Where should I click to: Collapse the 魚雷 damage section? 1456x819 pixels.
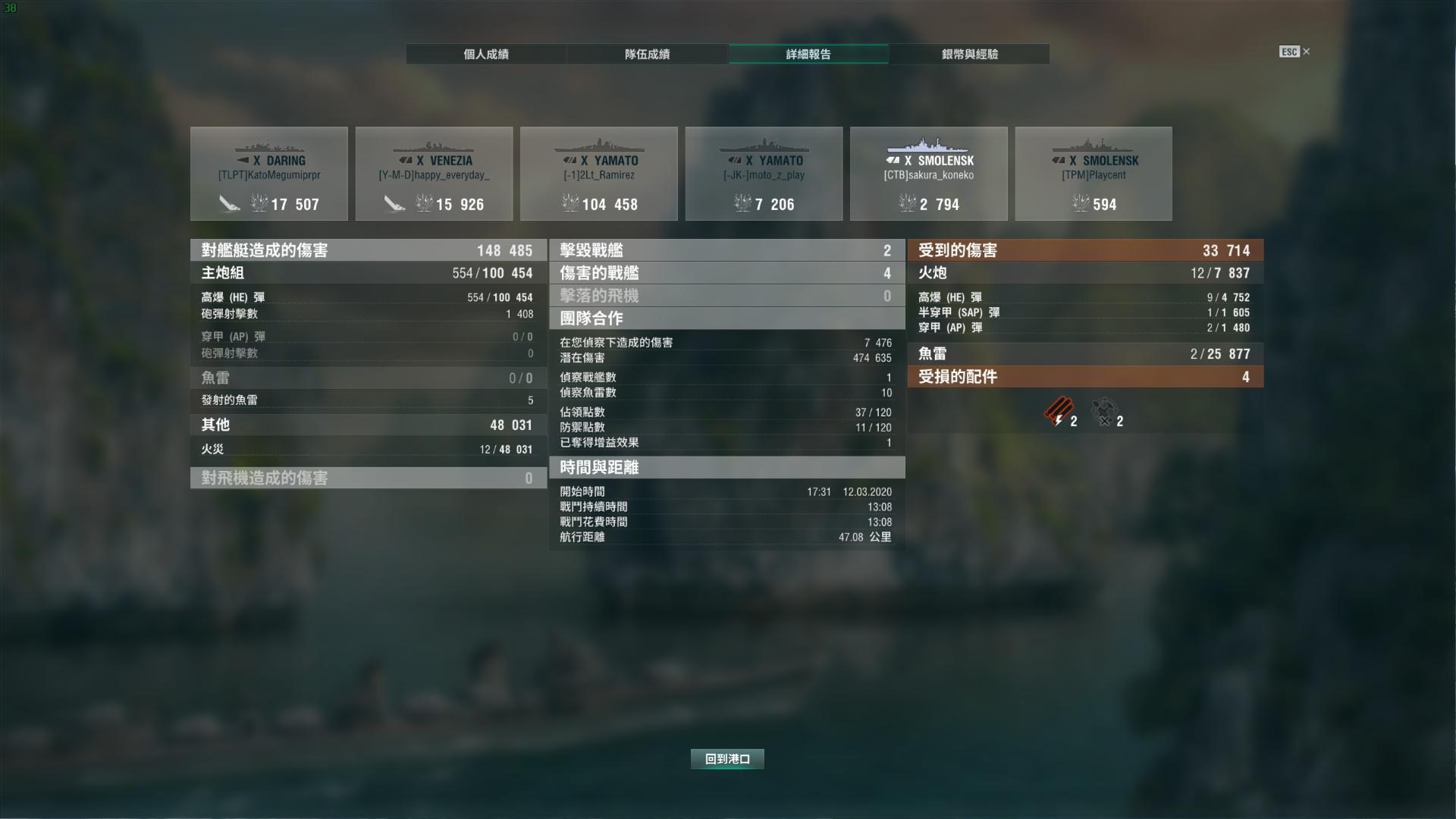[368, 377]
